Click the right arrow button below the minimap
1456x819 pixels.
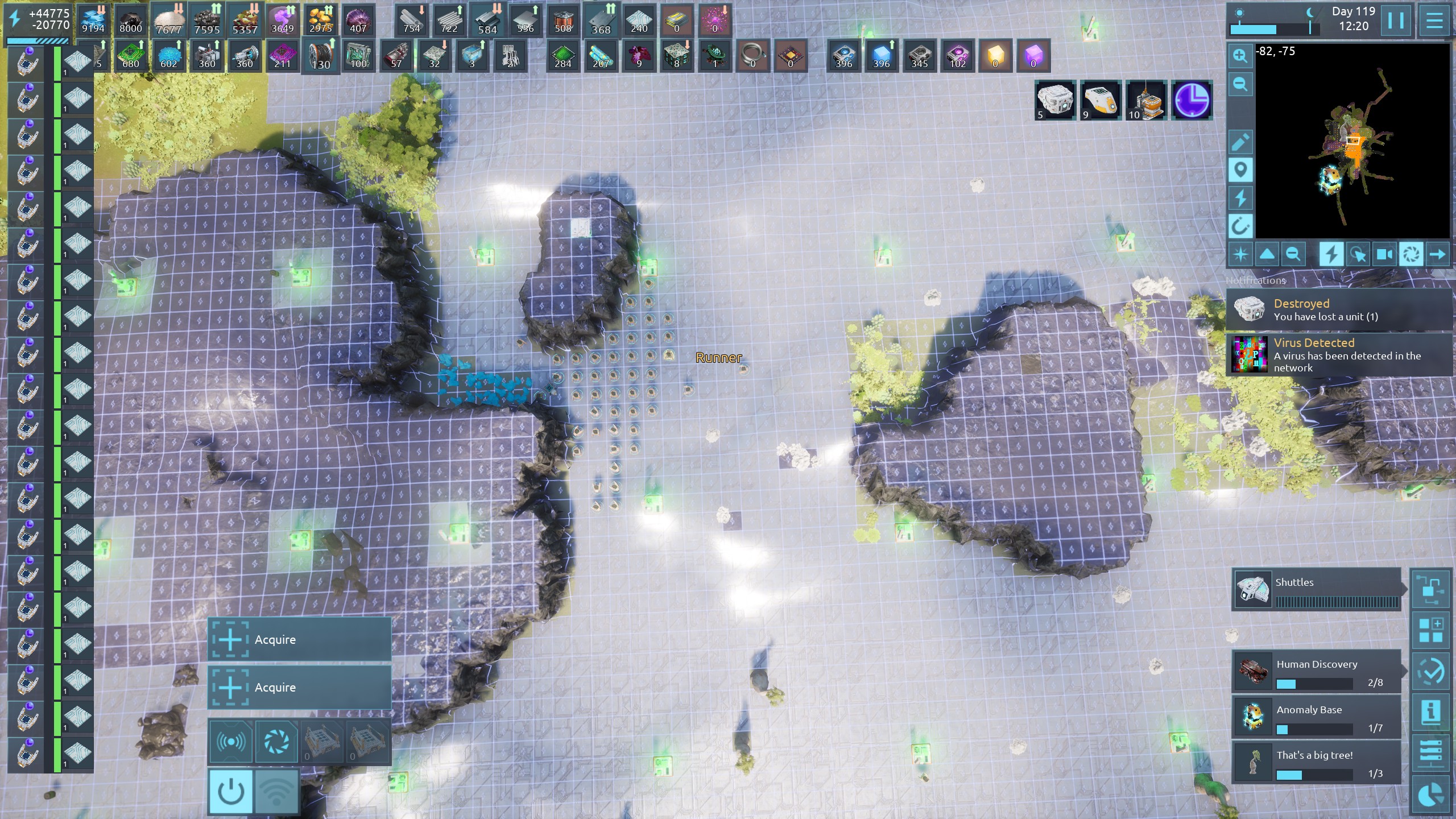coord(1437,254)
